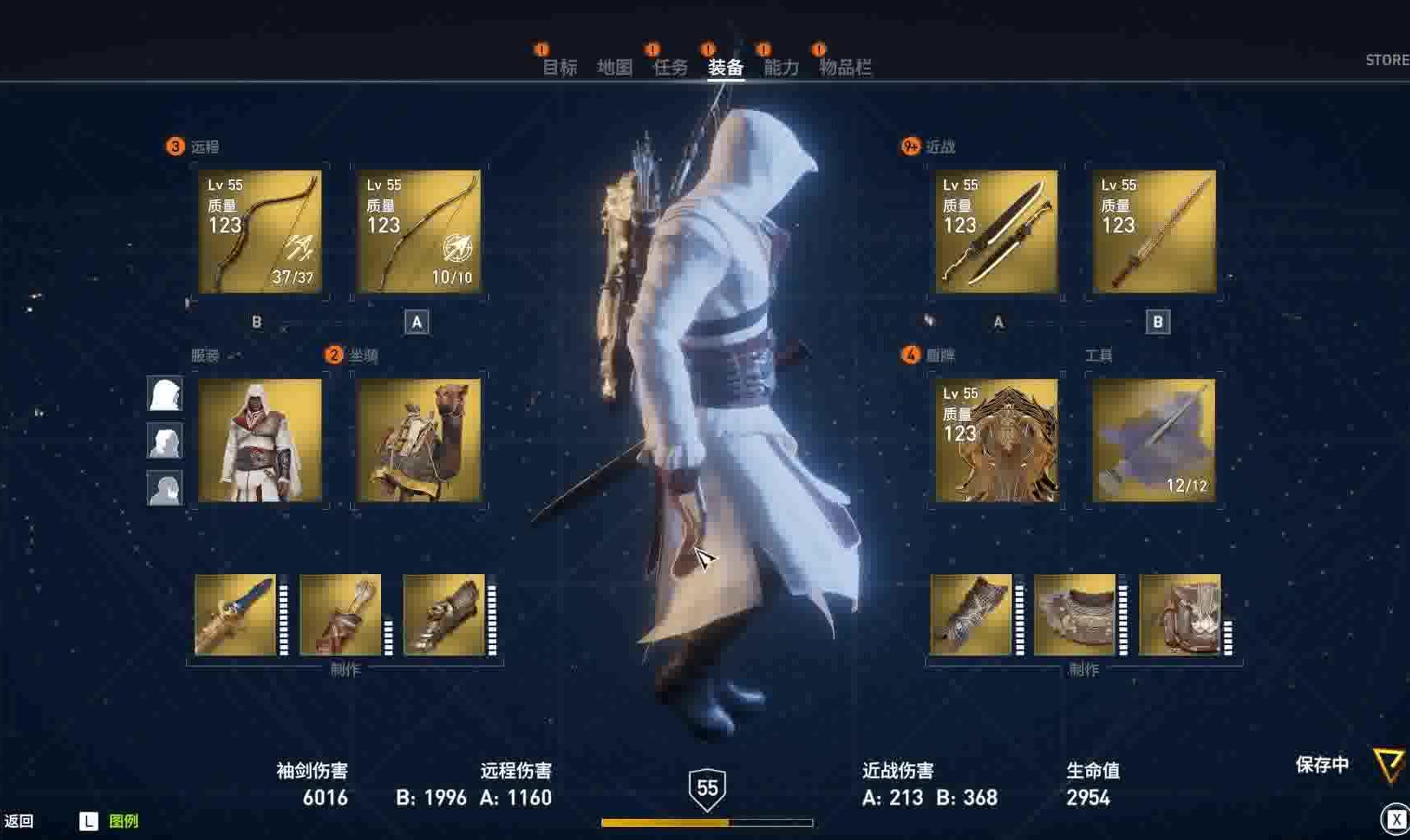Screen dimensions: 1410x840
Task: Upgrade the hidden blade crafting slot
Action: click(x=236, y=615)
